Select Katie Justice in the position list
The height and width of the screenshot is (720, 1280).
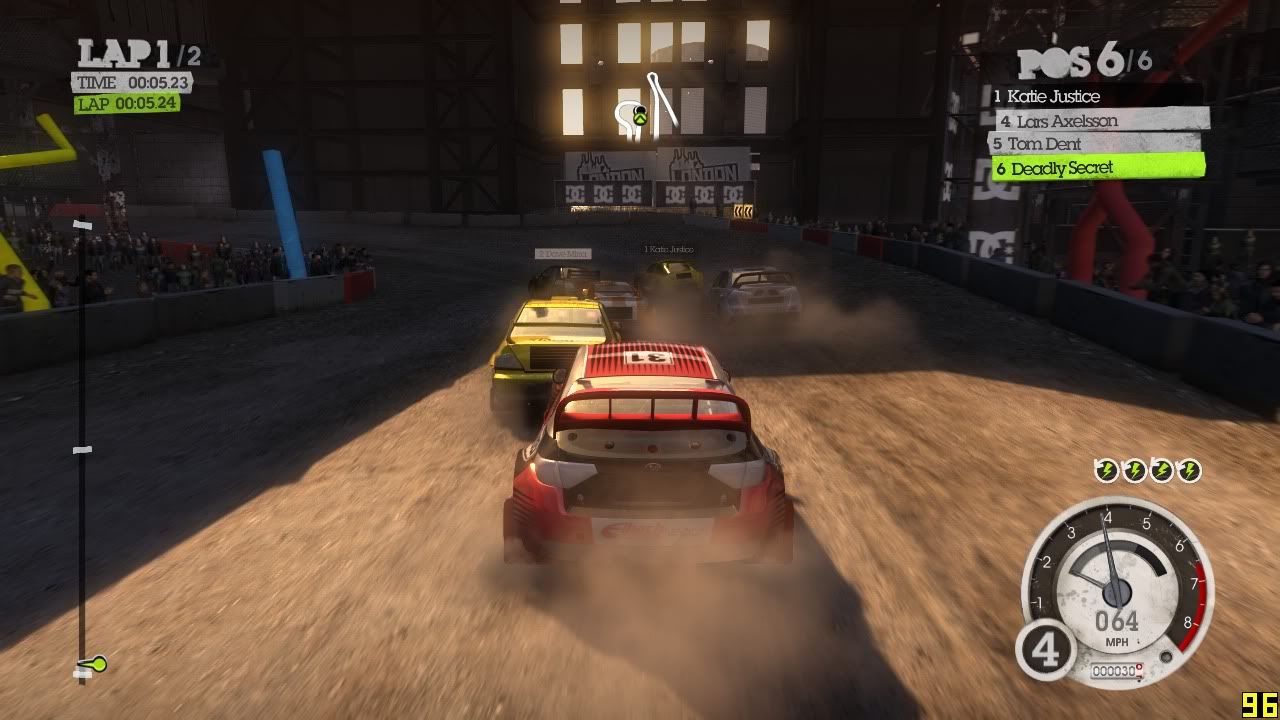(x=1053, y=97)
